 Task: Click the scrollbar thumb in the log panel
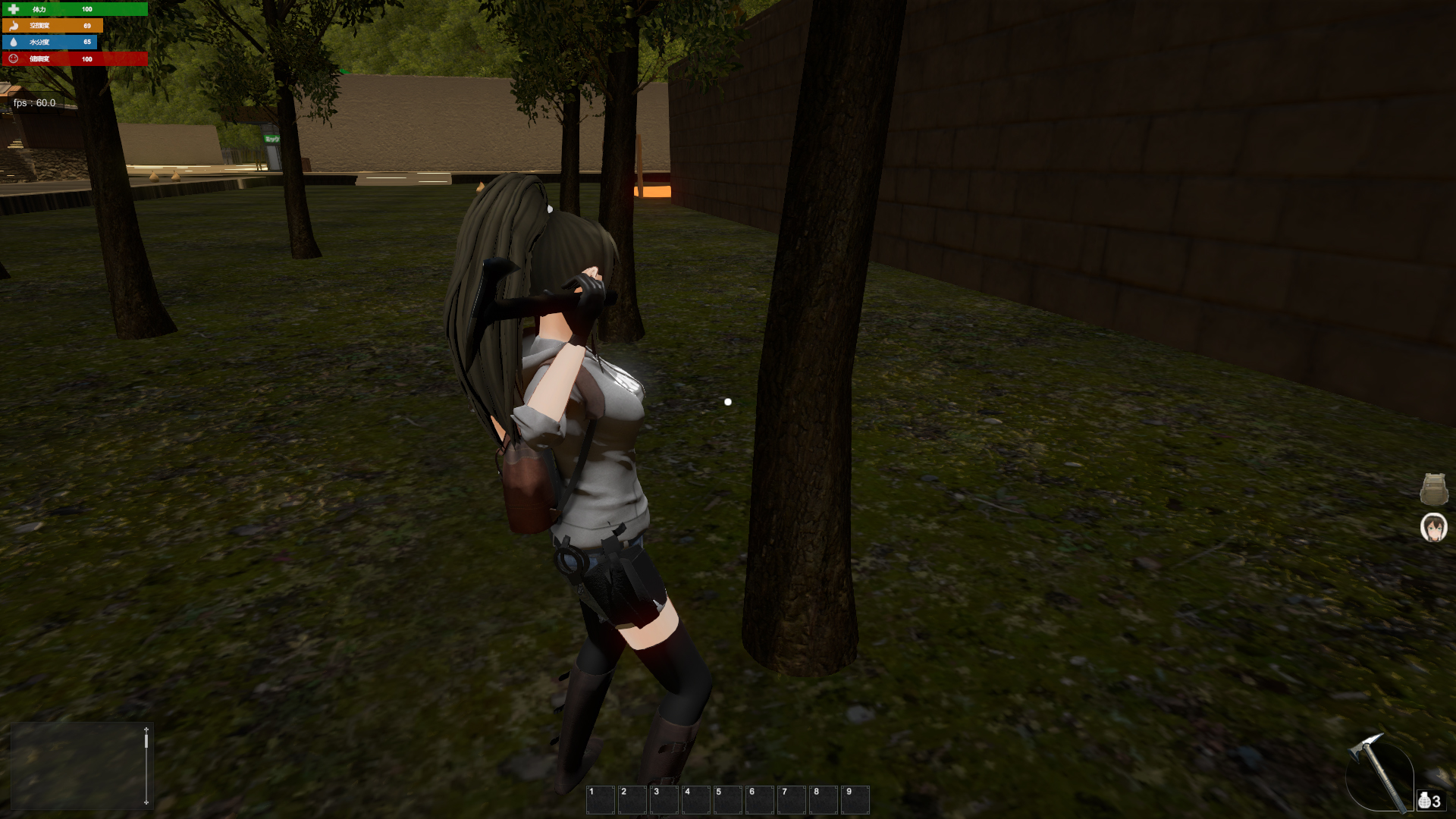point(146,741)
